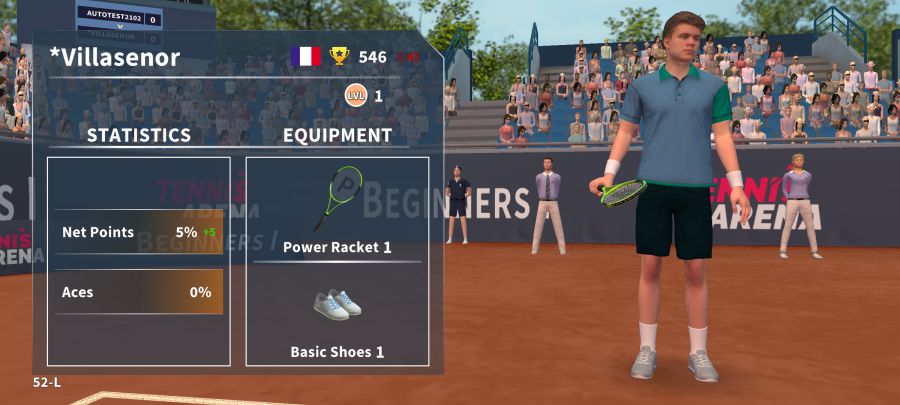Click the orange LVL badge
Image resolution: width=900 pixels, height=405 pixels.
(355, 96)
